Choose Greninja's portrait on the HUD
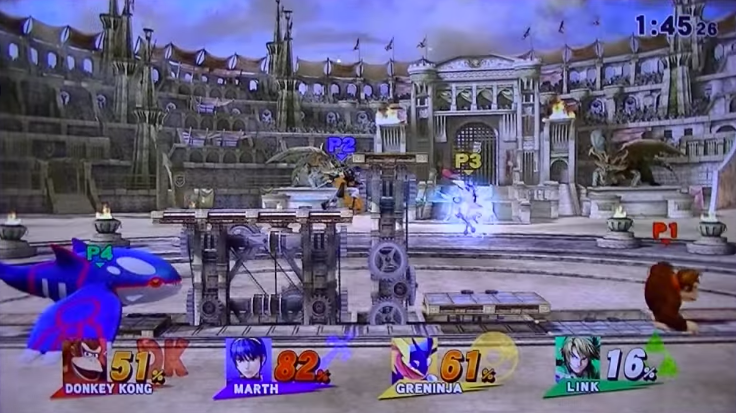 pos(414,360)
